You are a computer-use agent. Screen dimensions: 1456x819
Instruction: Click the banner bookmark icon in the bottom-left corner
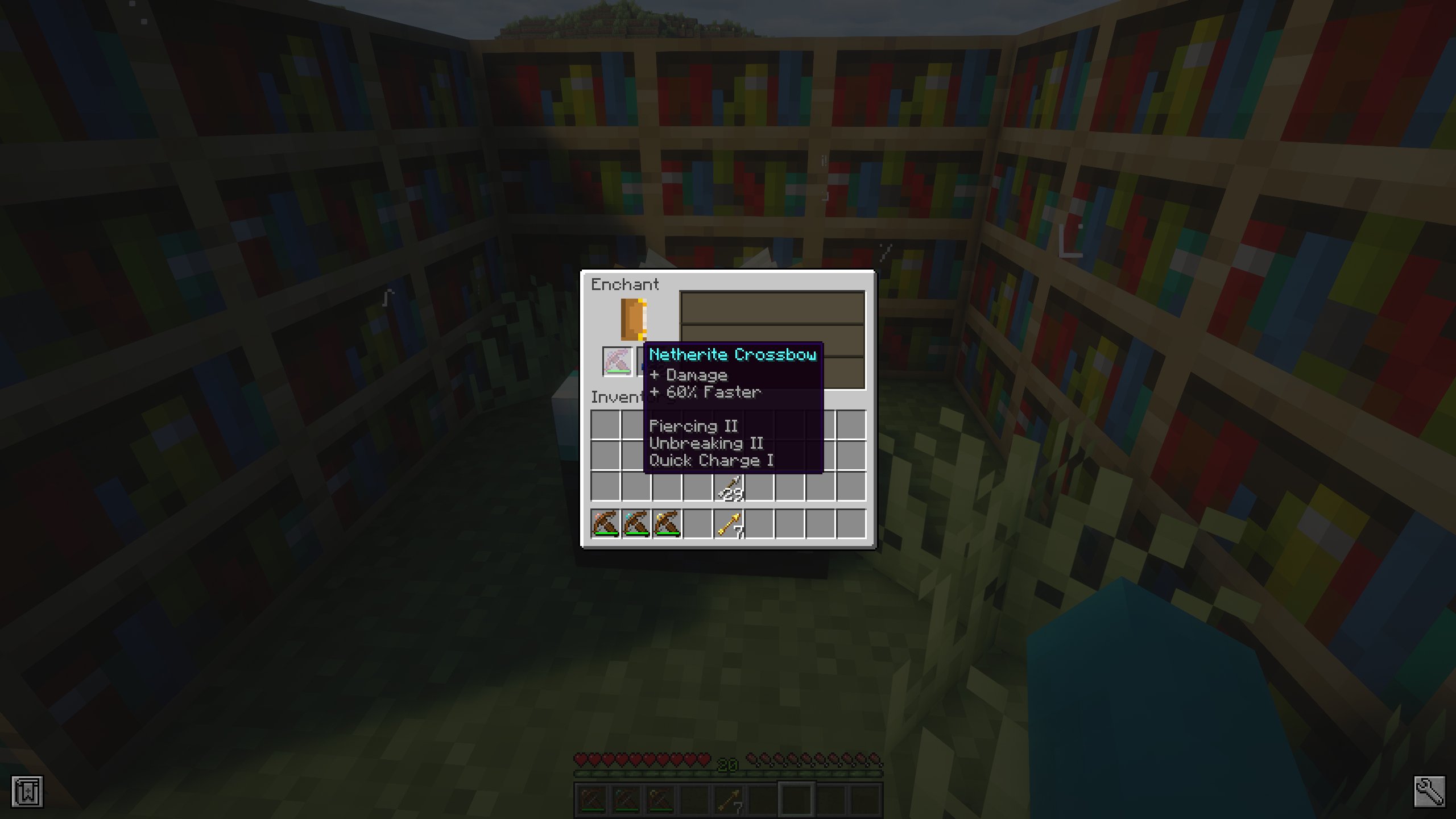coord(28,791)
